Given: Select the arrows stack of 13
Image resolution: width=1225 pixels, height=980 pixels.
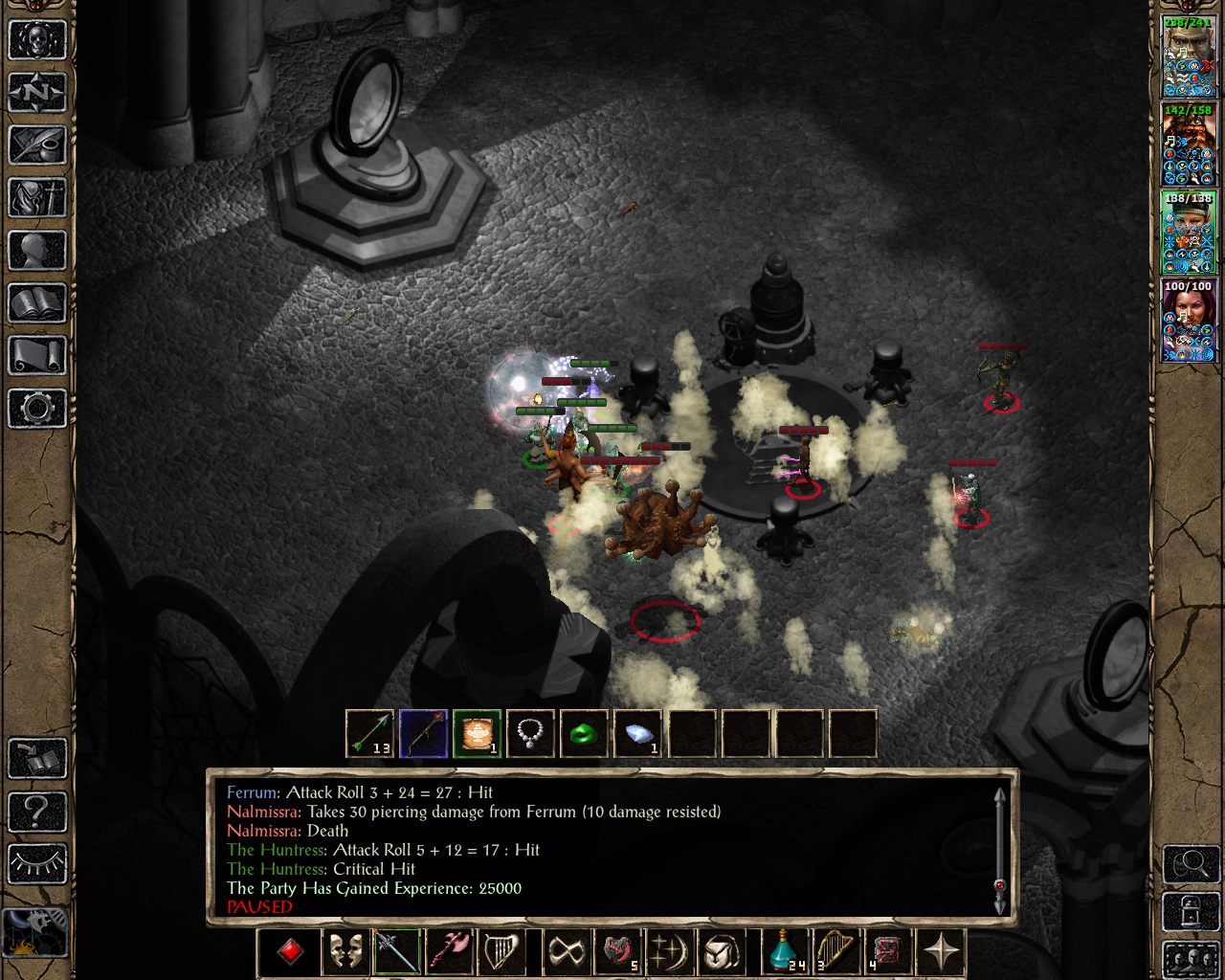Looking at the screenshot, I should coord(369,734).
